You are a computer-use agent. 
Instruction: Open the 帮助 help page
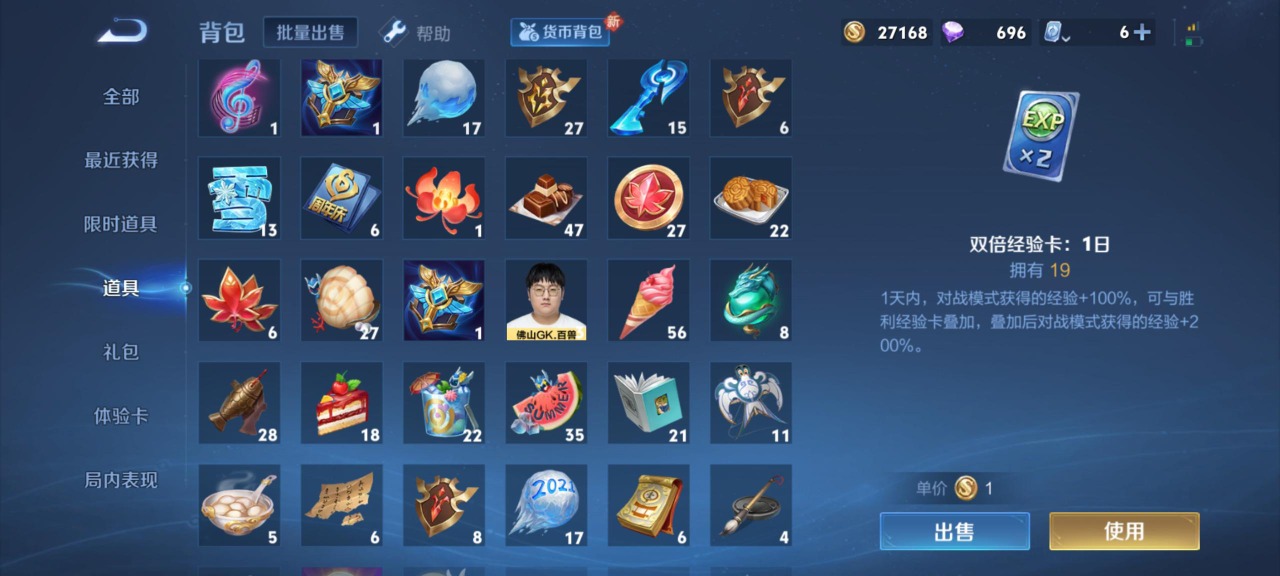click(x=417, y=33)
